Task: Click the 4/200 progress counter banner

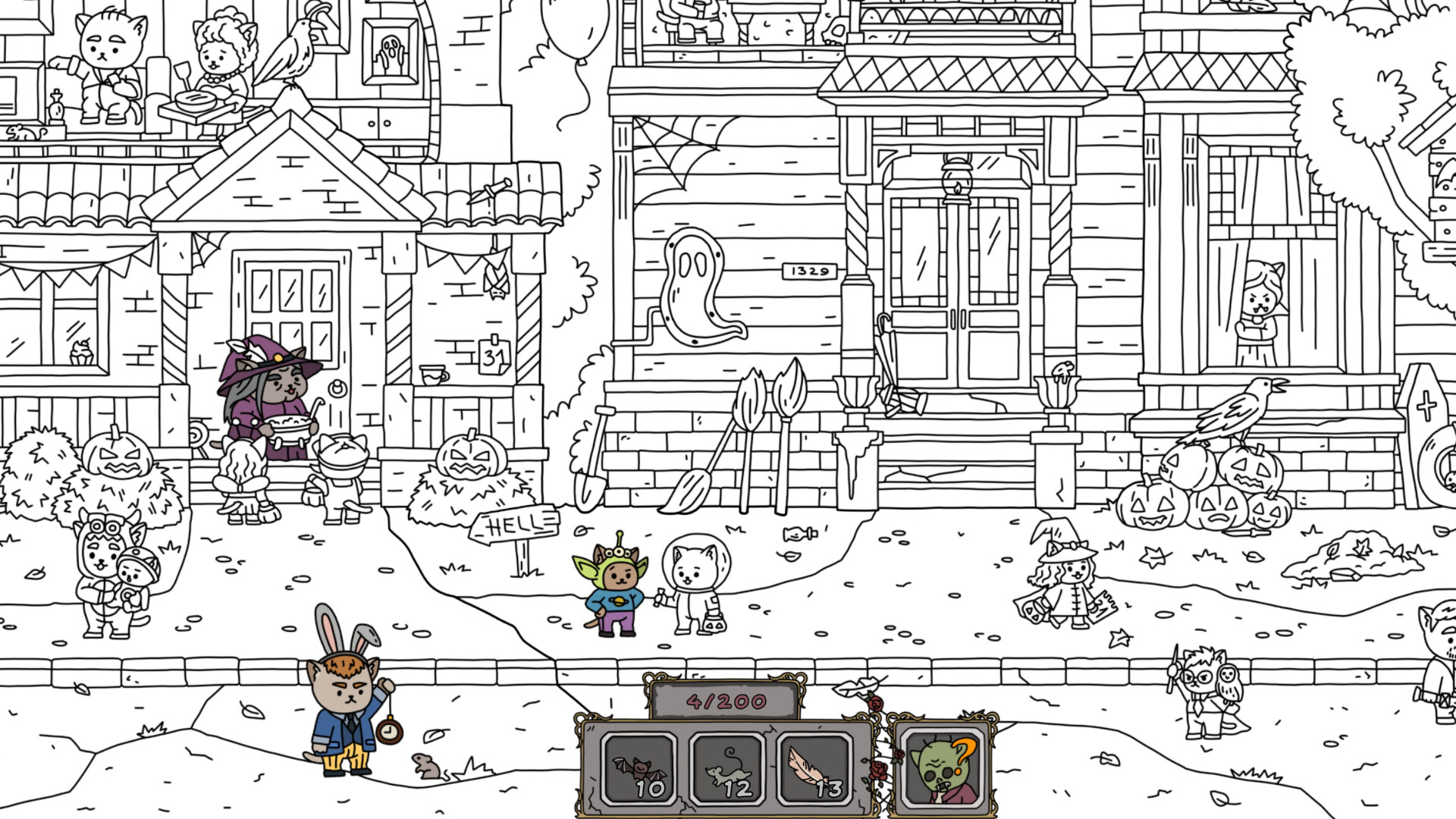Action: (x=726, y=700)
